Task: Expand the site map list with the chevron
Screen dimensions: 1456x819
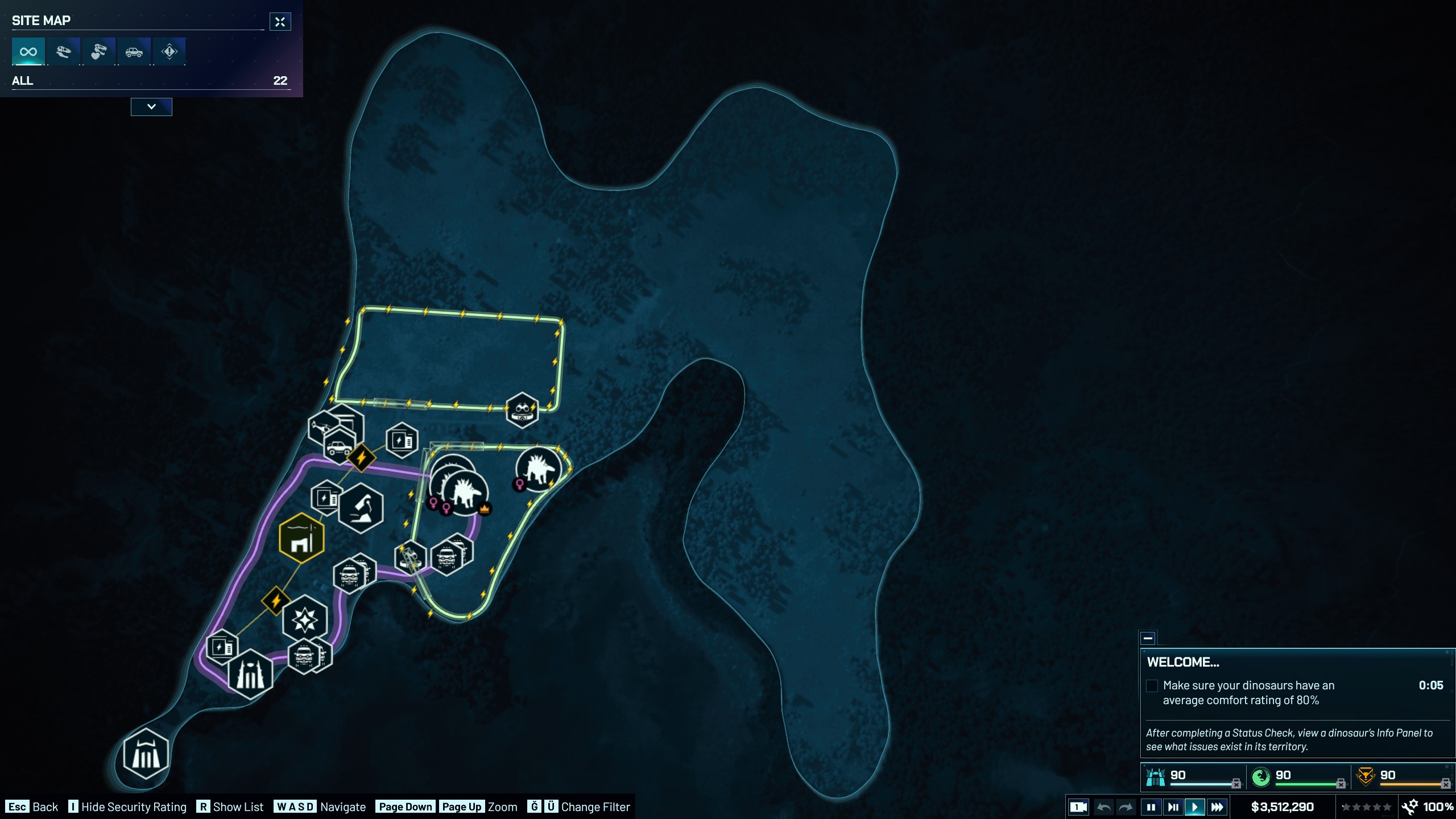Action: [151, 106]
